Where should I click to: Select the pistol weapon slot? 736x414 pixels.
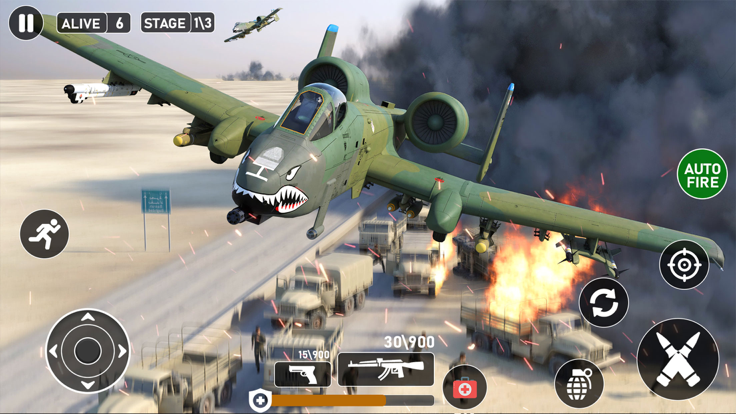[x=302, y=374]
